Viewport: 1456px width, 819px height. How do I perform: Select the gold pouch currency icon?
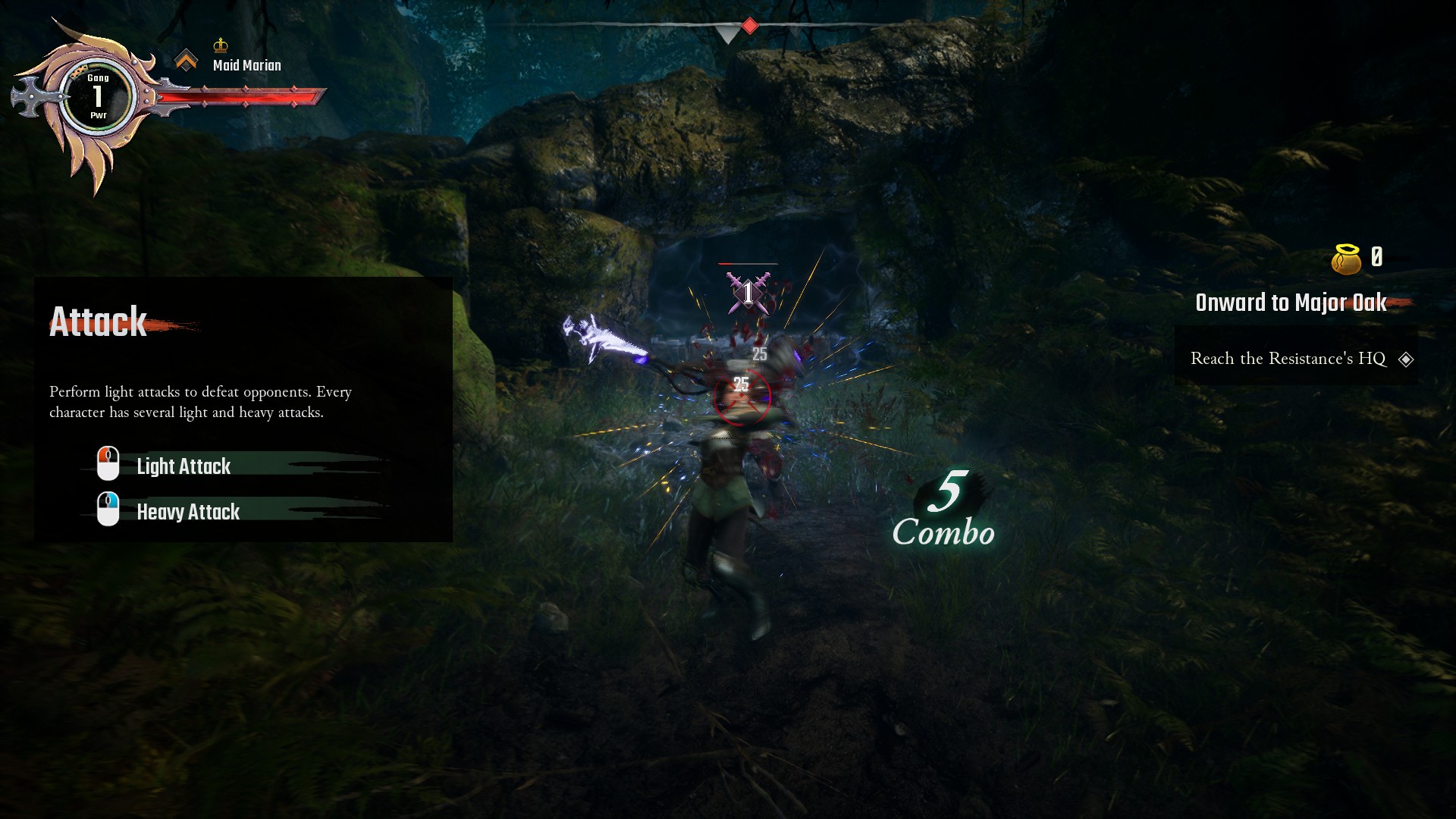click(1346, 259)
